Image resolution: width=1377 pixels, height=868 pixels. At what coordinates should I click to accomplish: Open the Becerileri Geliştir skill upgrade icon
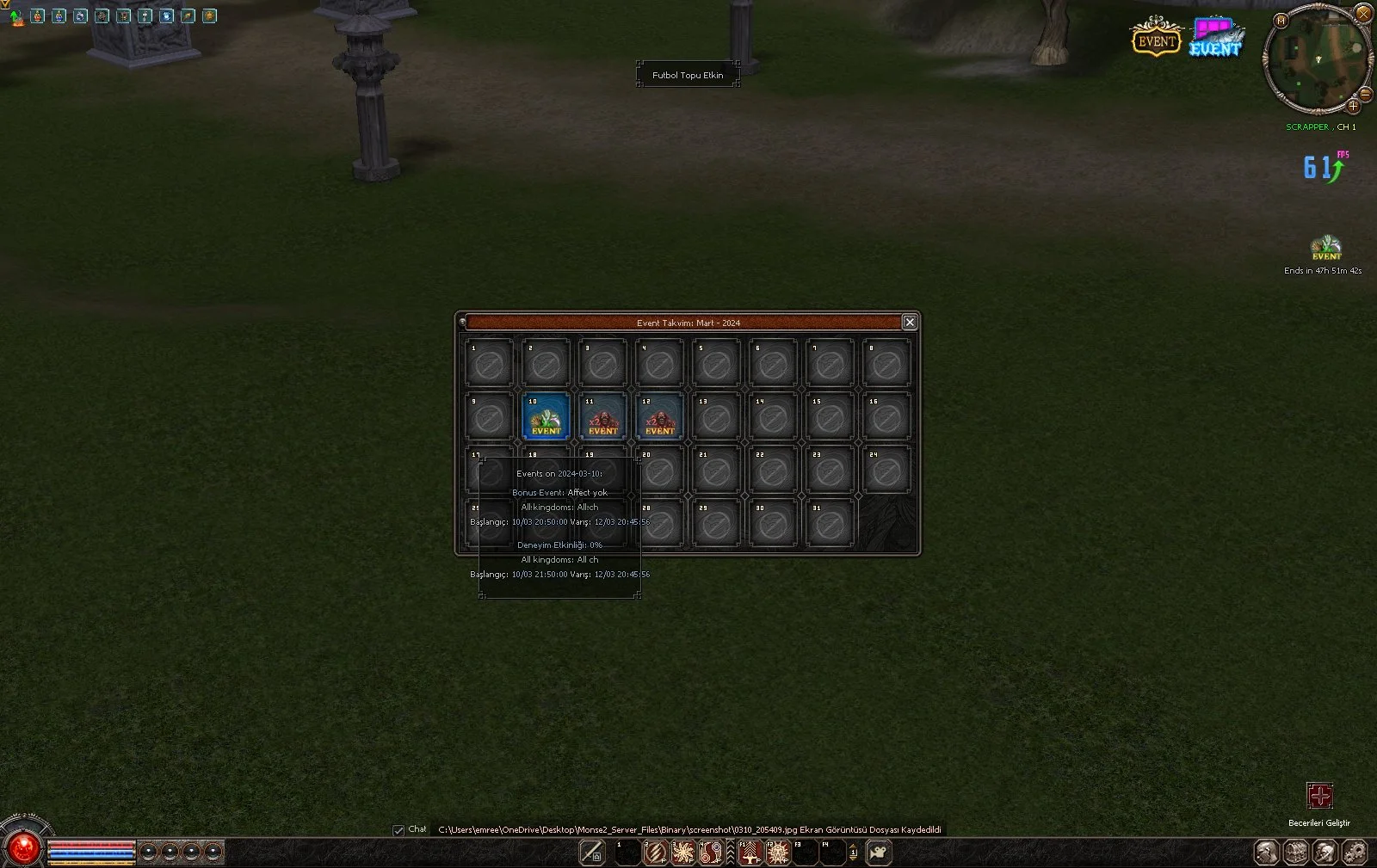click(1319, 796)
